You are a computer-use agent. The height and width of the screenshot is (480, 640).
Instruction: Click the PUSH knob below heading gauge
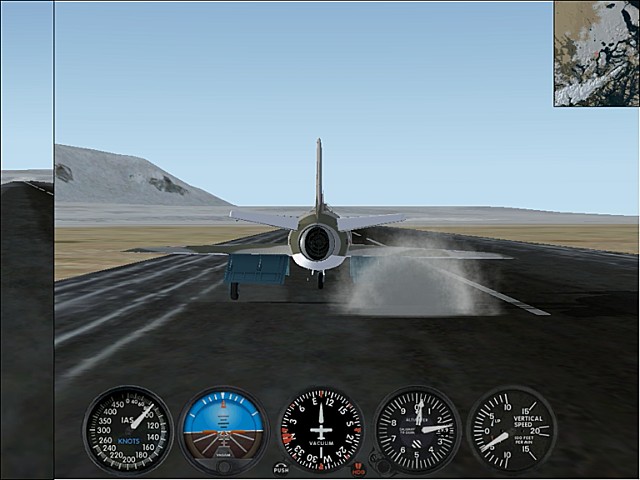tap(281, 467)
